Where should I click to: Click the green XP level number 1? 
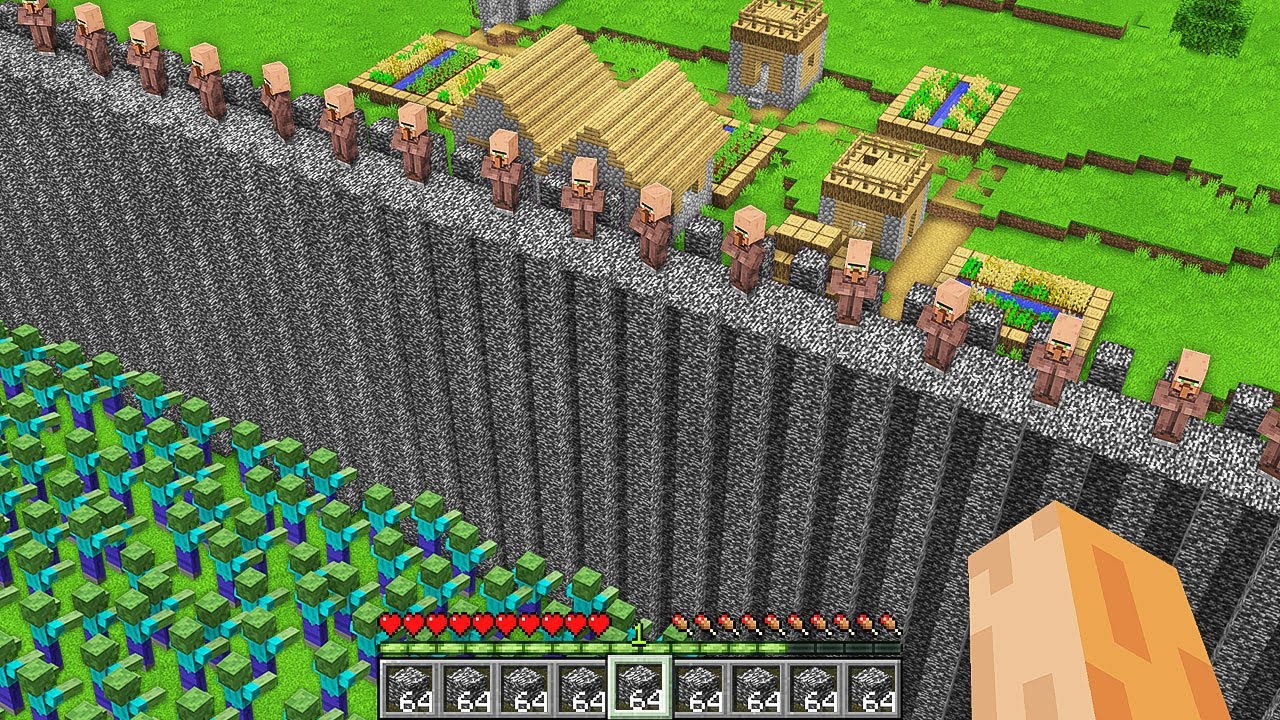pos(640,633)
